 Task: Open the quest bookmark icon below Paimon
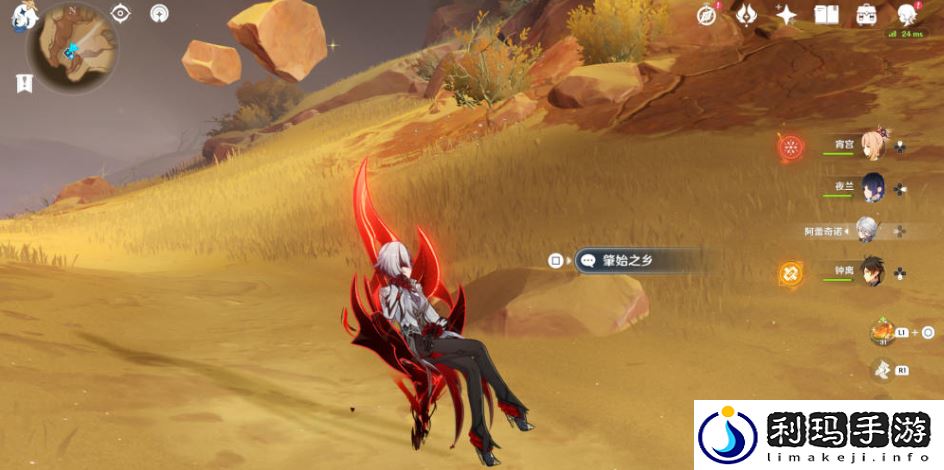[x=24, y=84]
